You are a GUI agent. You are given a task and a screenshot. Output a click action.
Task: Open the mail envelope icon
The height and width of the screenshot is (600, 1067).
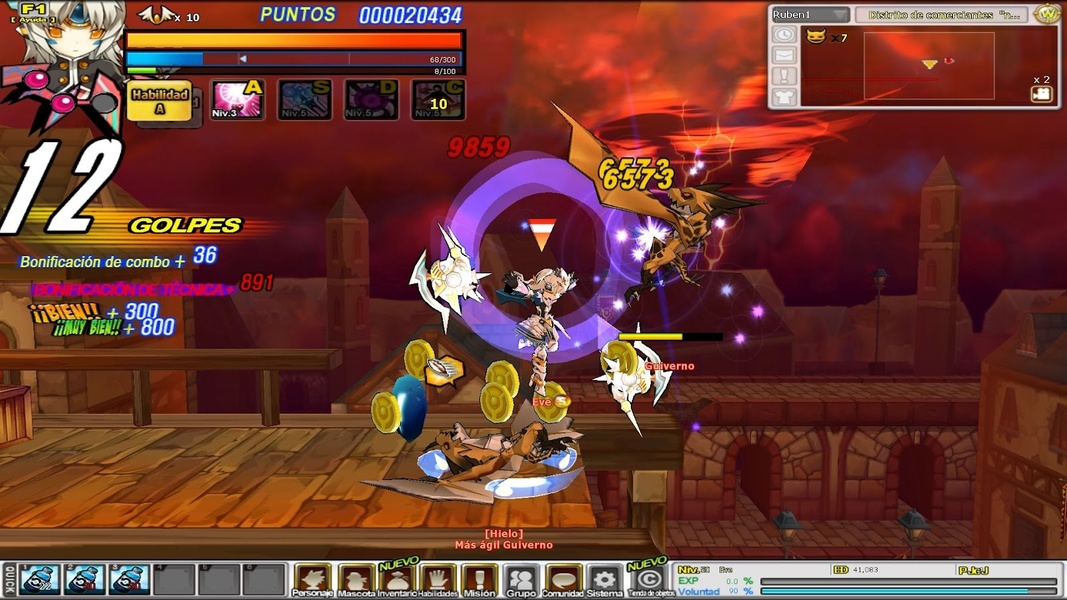click(x=783, y=56)
